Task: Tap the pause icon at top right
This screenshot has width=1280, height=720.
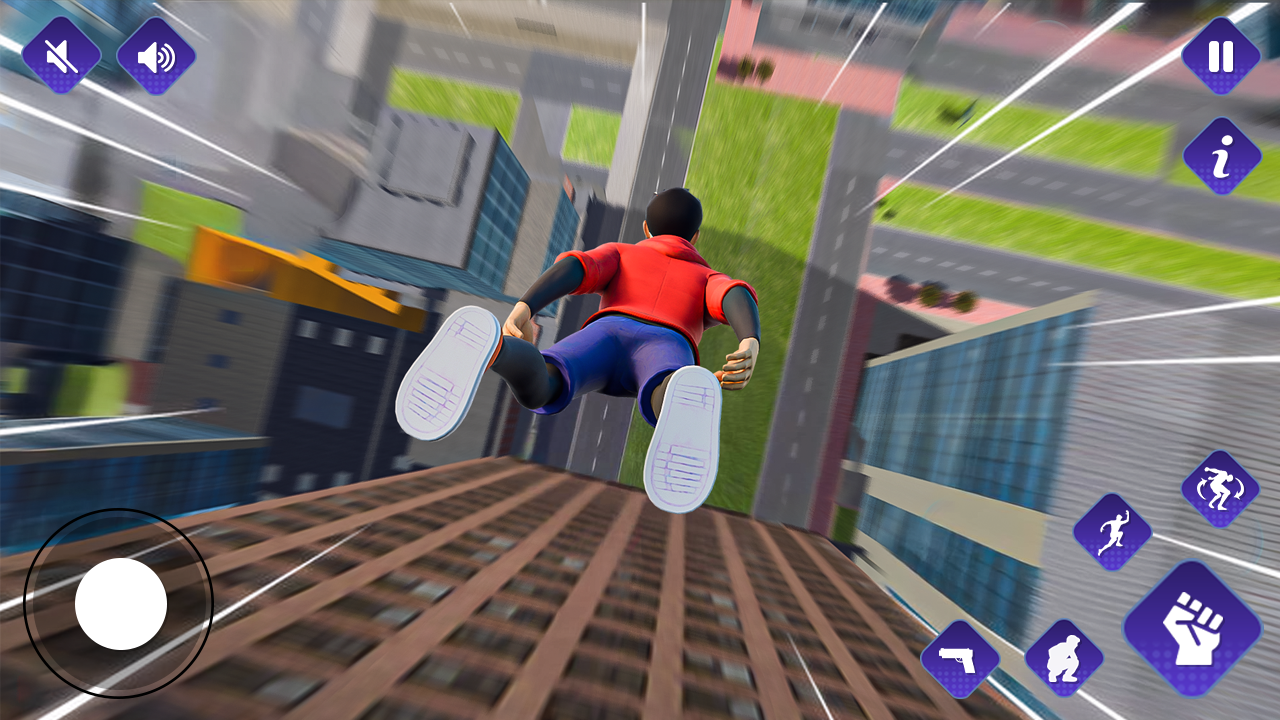Action: point(1218,55)
